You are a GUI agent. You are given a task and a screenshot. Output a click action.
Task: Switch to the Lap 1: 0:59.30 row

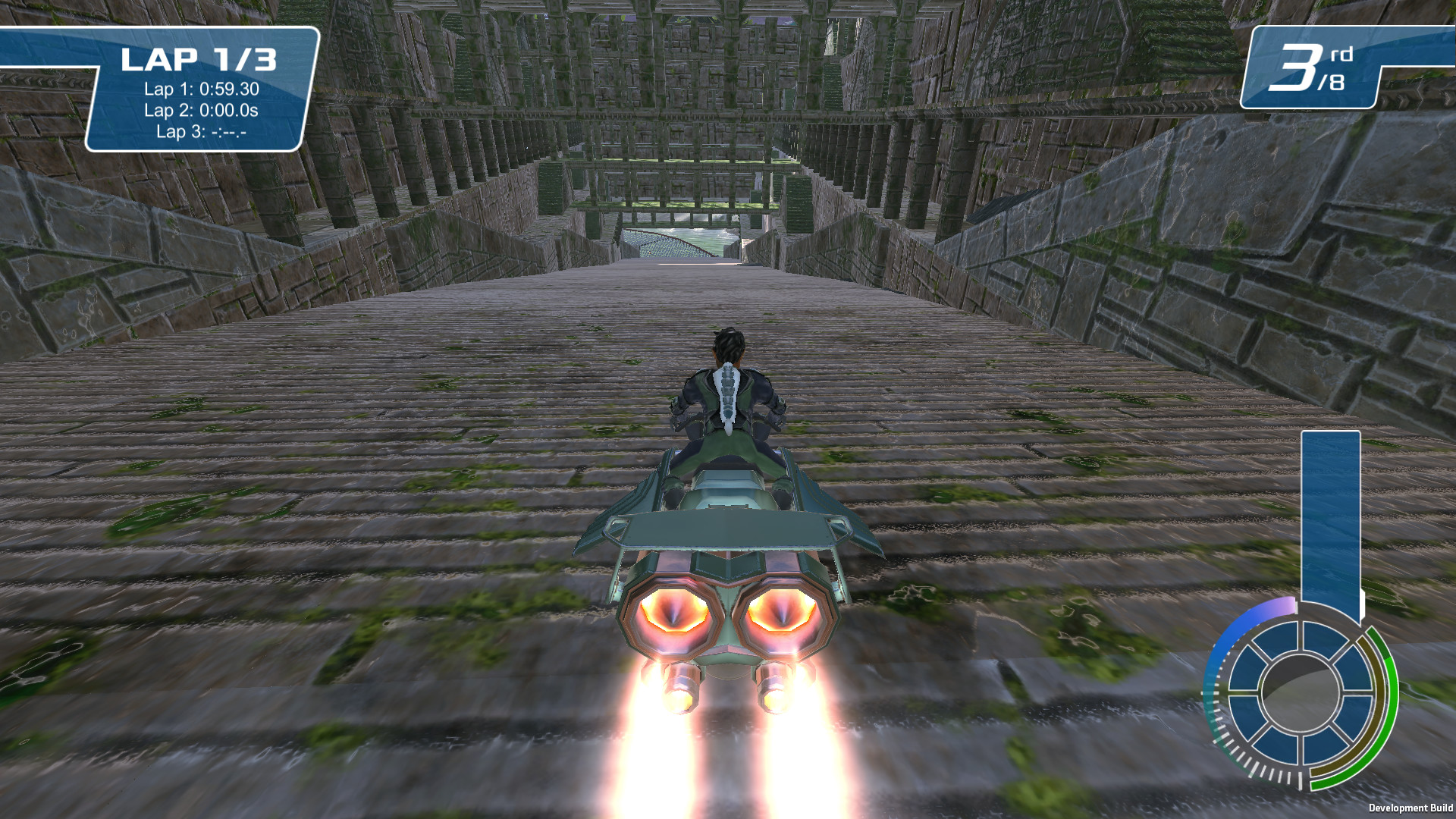point(201,88)
